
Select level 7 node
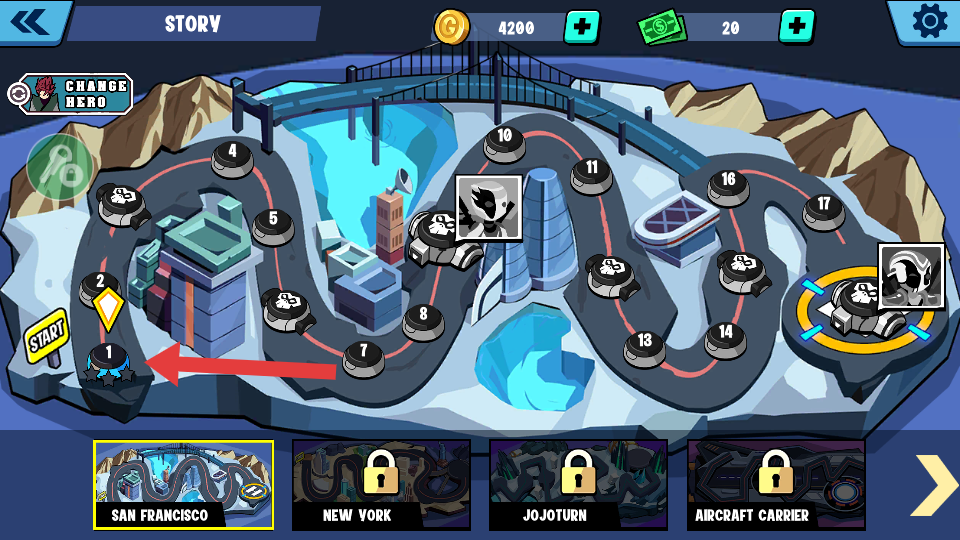363,354
